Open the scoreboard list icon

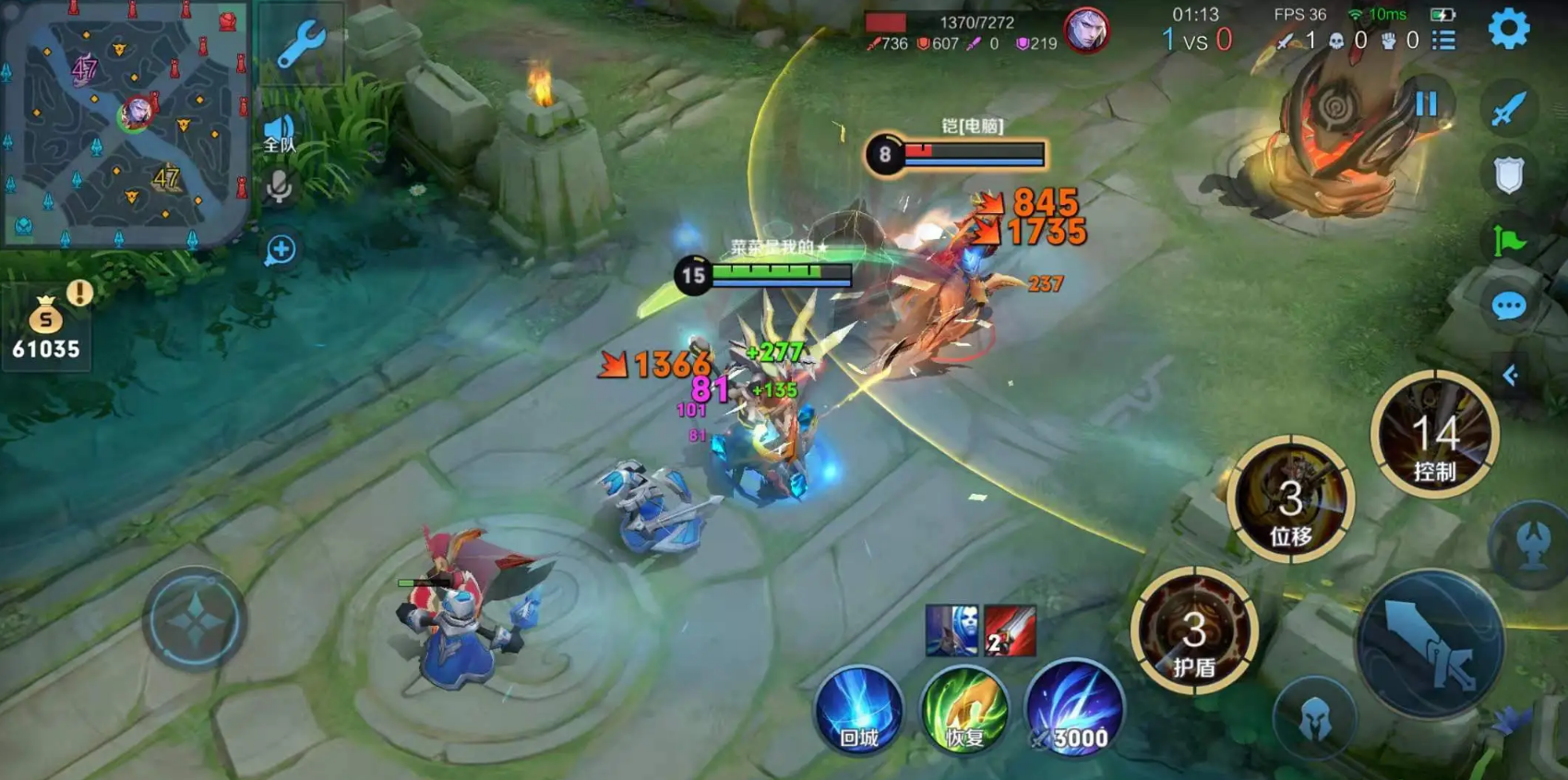click(x=1444, y=41)
